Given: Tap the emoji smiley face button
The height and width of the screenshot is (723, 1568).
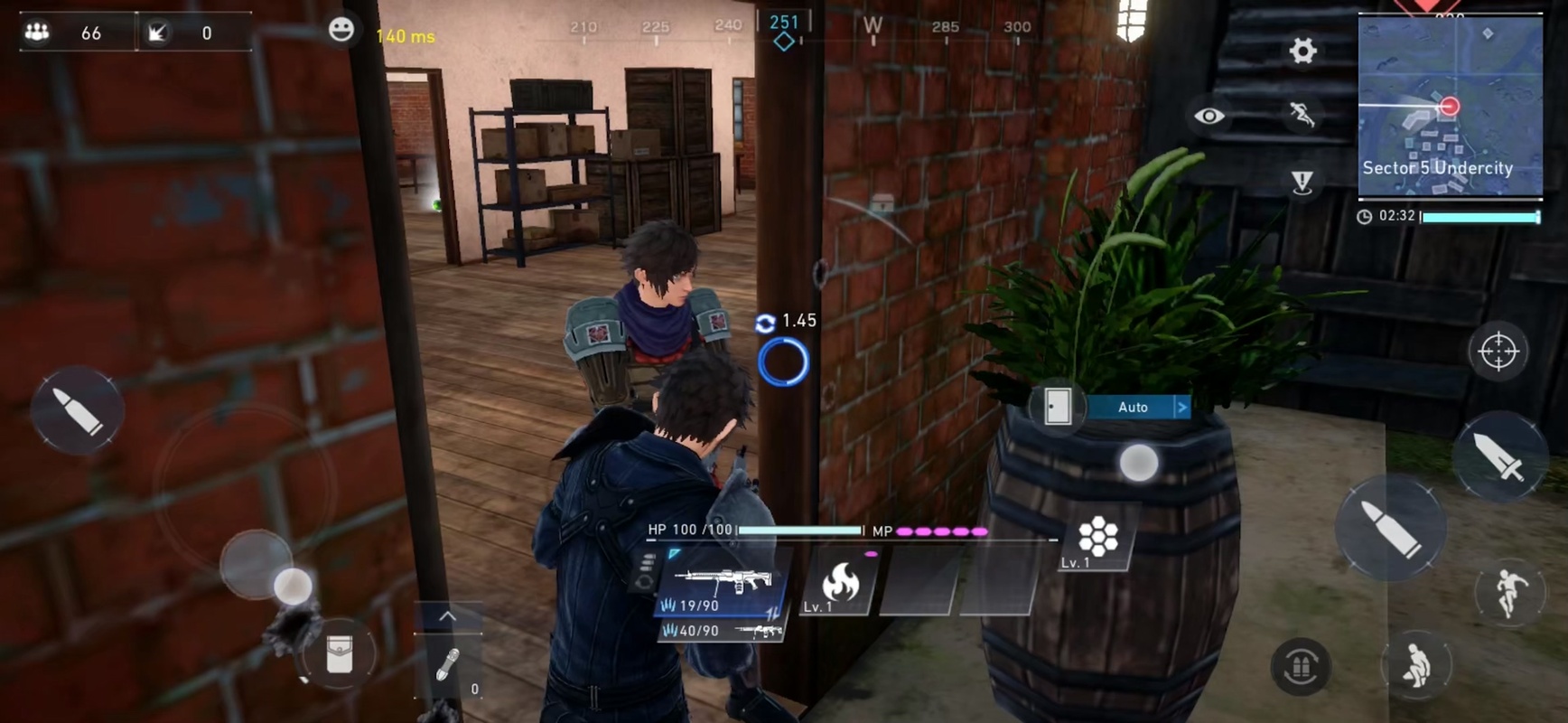Looking at the screenshot, I should pyautogui.click(x=341, y=30).
